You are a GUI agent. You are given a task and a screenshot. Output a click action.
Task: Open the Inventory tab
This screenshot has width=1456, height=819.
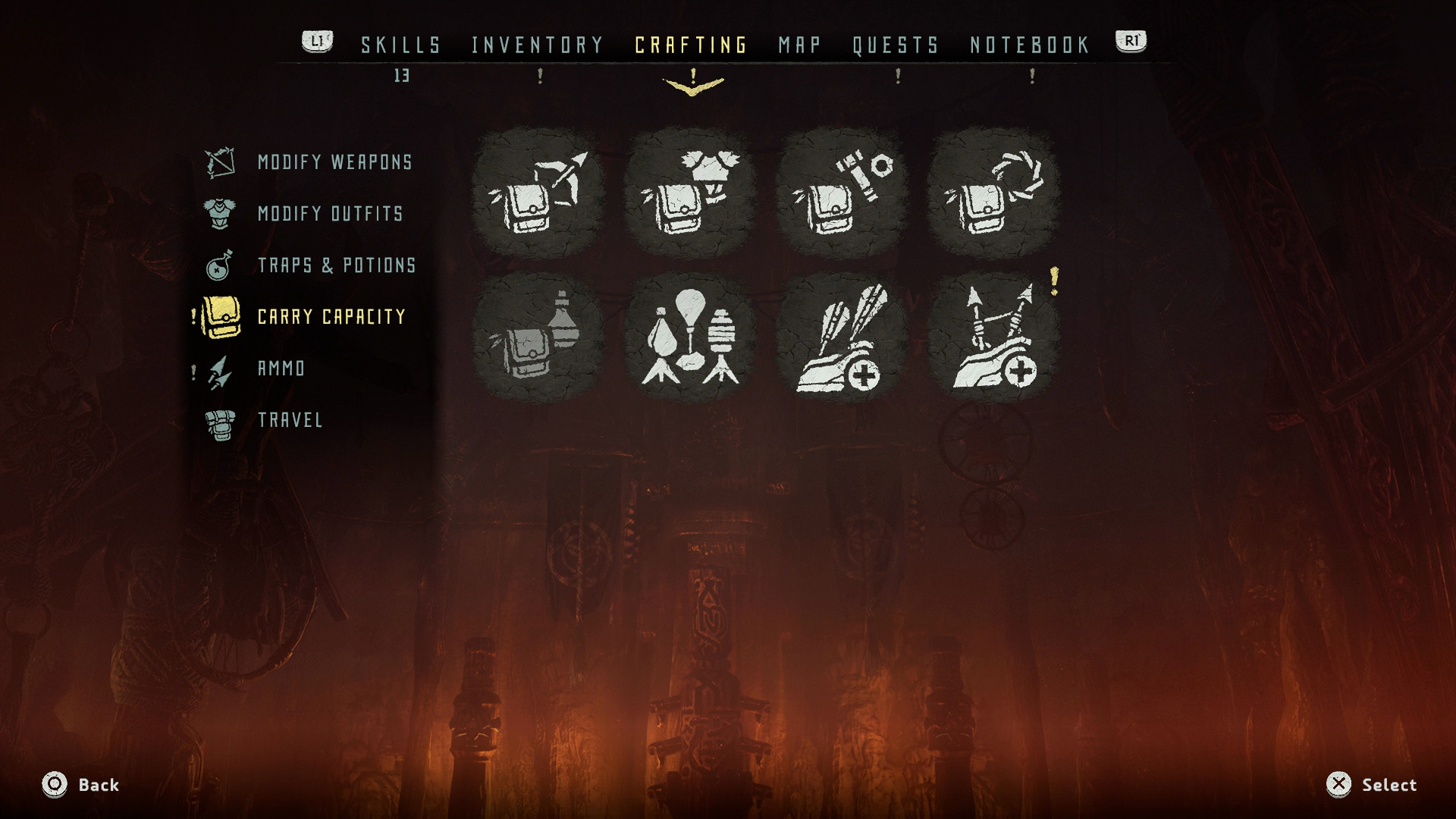(537, 45)
